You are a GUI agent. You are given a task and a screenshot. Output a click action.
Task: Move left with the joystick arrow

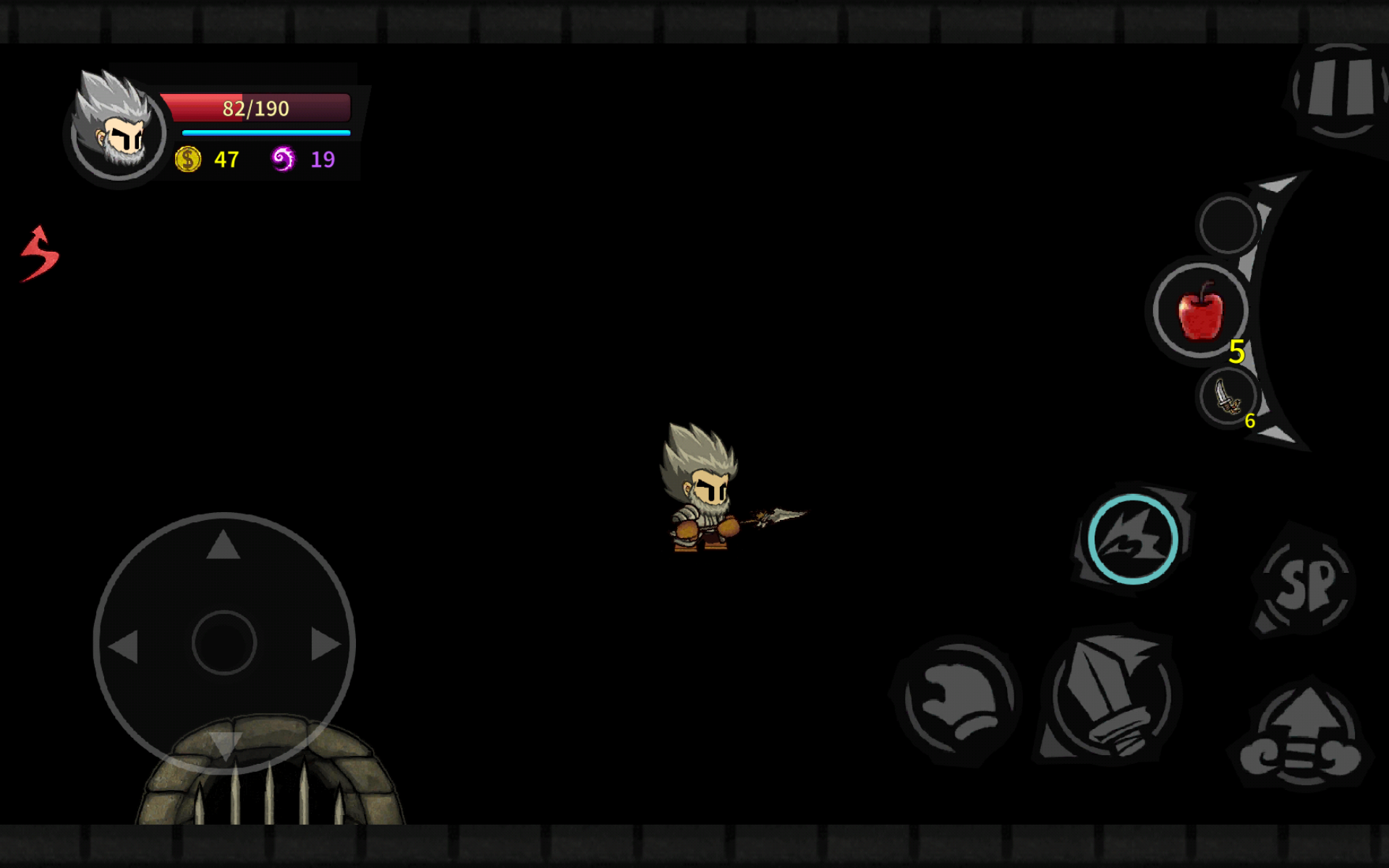(124, 645)
